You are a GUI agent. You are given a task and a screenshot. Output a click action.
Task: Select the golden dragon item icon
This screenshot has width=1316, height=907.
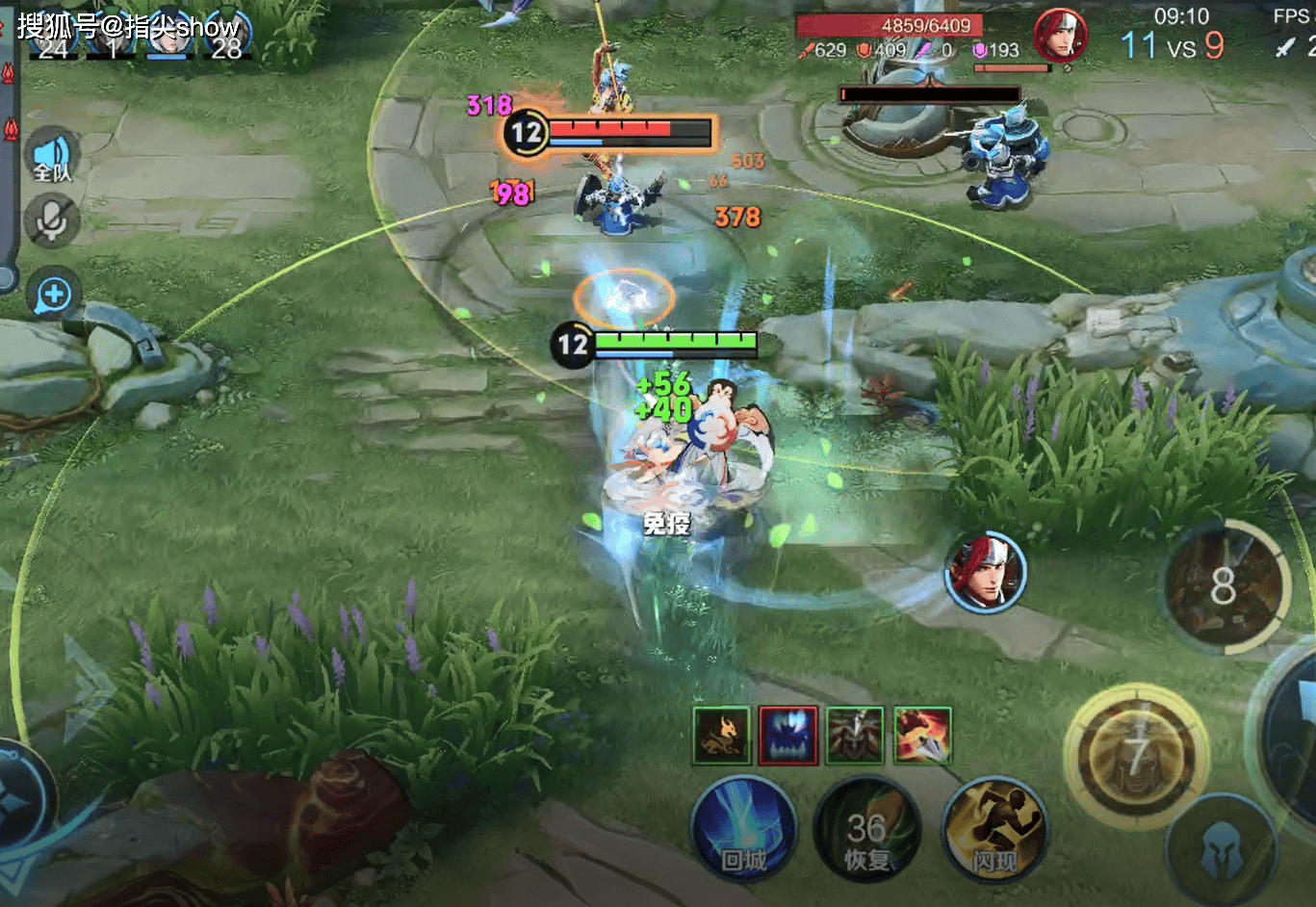coord(721,736)
